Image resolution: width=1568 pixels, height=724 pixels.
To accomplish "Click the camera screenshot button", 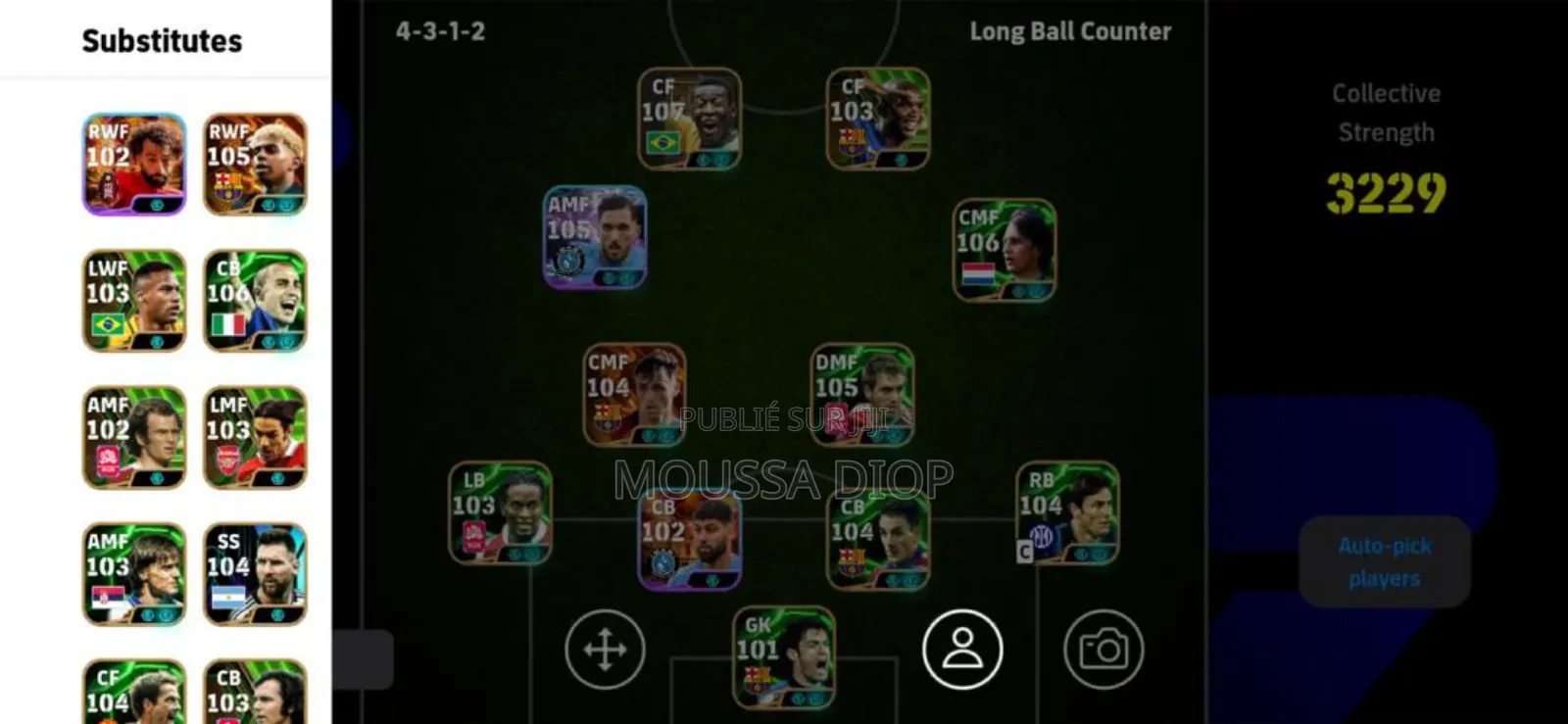I will click(1103, 650).
